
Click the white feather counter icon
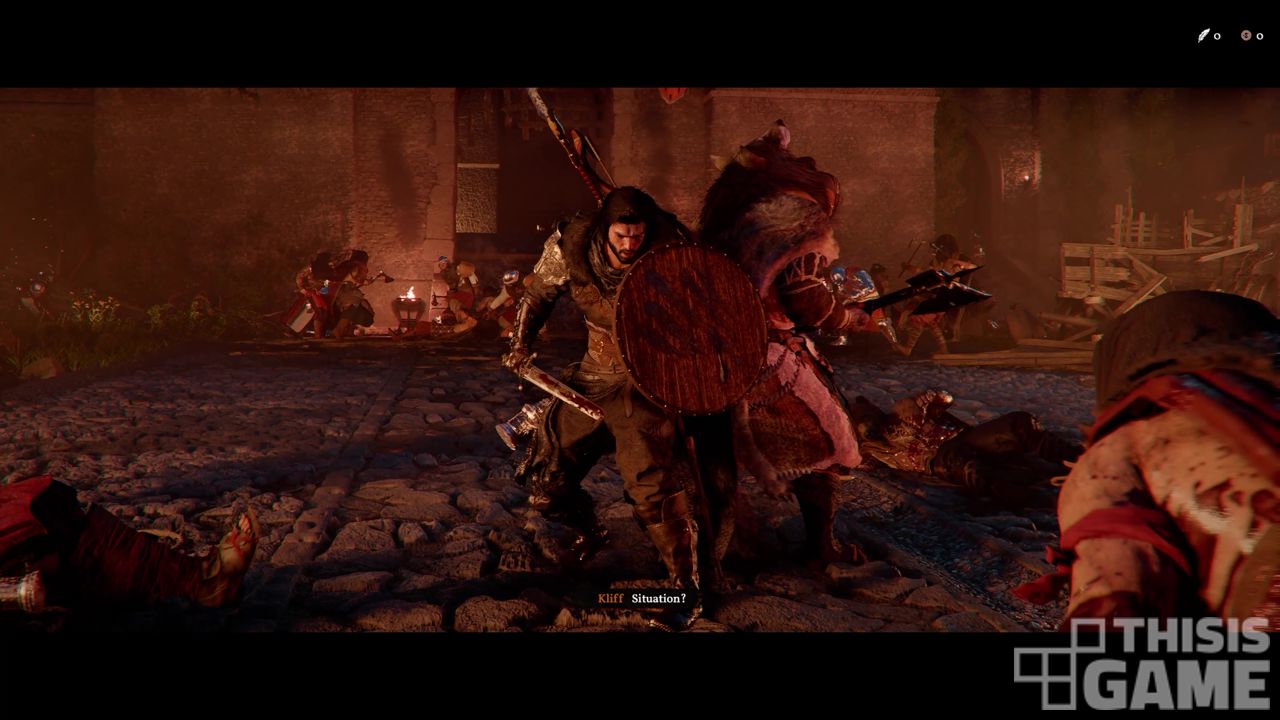[x=1204, y=36]
